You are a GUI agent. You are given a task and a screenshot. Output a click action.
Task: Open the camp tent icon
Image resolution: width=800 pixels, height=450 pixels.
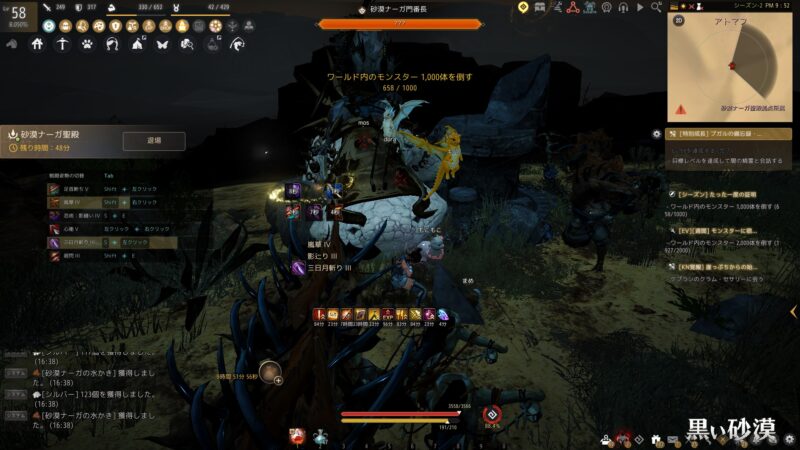137,44
